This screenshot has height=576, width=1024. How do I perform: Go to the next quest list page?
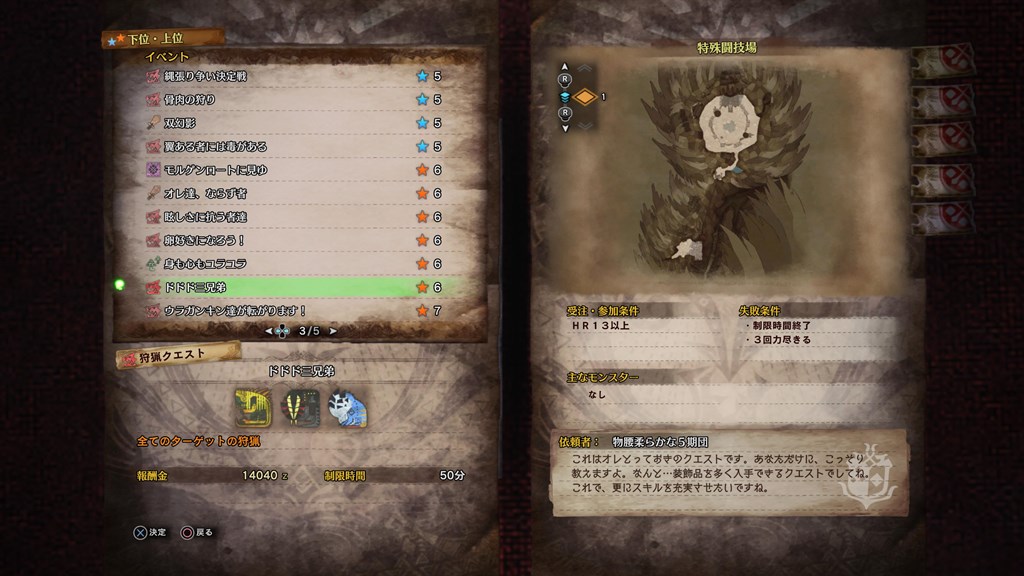[334, 331]
